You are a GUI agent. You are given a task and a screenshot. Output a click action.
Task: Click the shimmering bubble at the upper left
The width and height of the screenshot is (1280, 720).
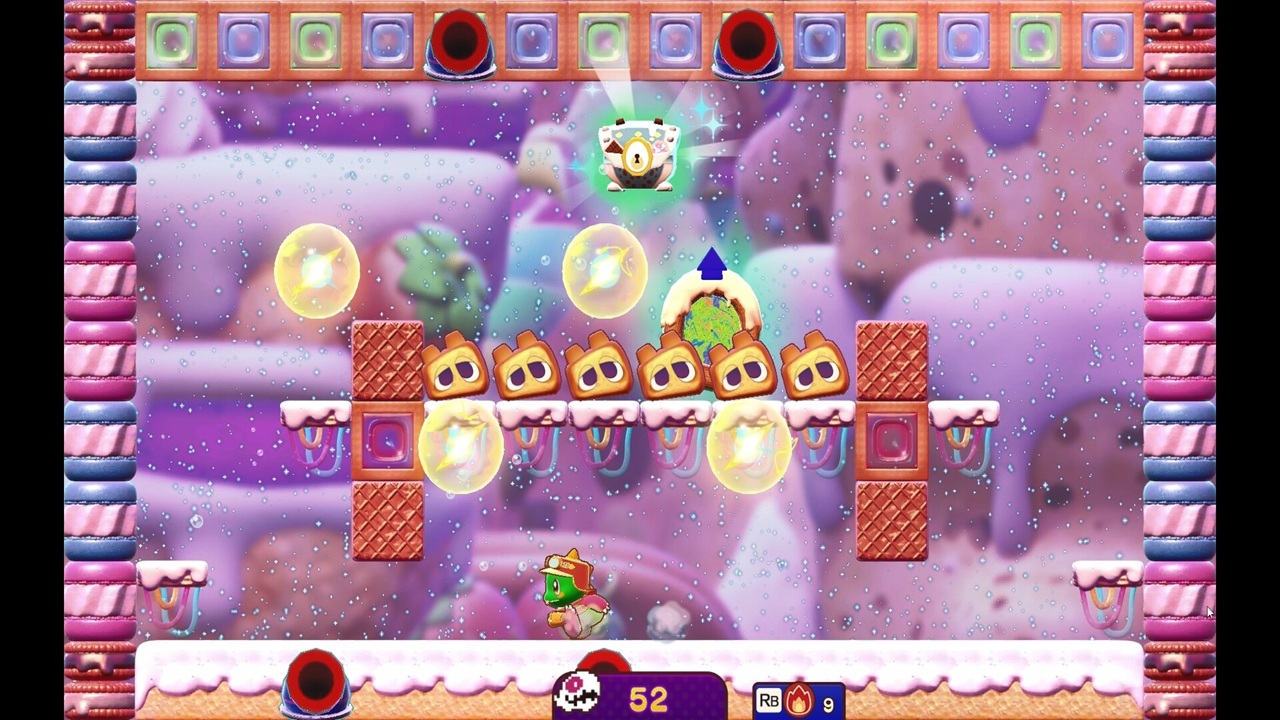317,267
